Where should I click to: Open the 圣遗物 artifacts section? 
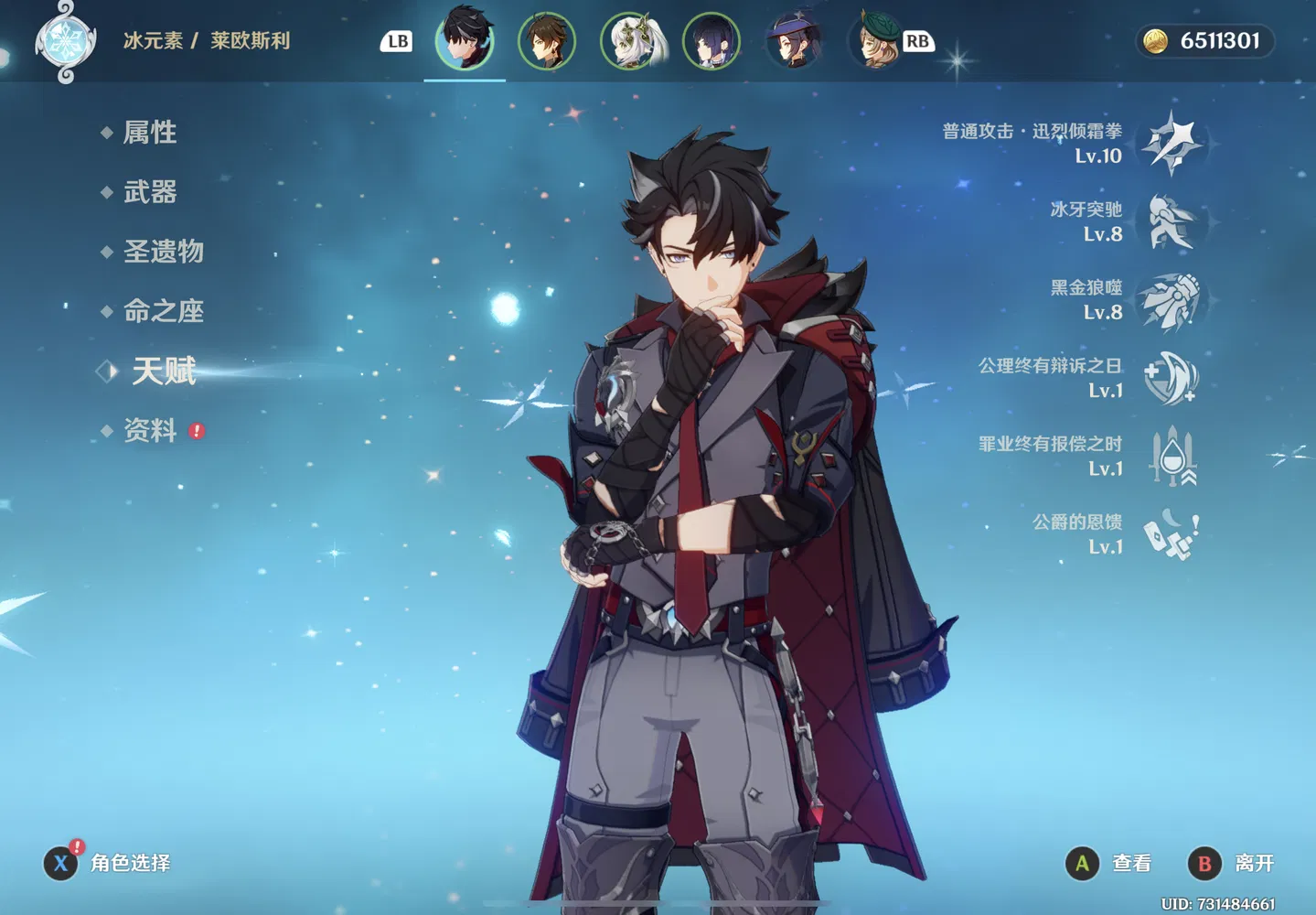(163, 252)
